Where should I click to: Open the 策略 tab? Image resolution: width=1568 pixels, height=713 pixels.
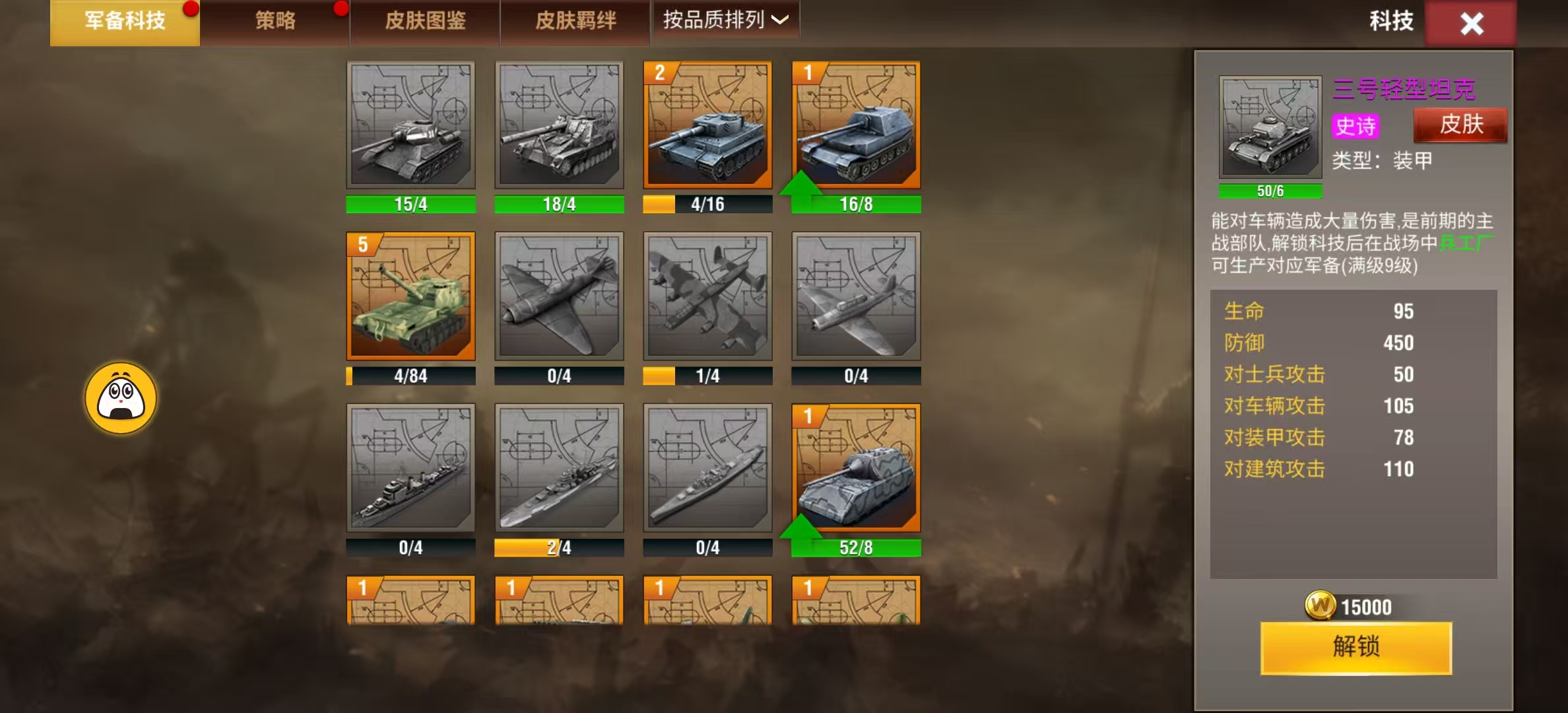pyautogui.click(x=275, y=22)
